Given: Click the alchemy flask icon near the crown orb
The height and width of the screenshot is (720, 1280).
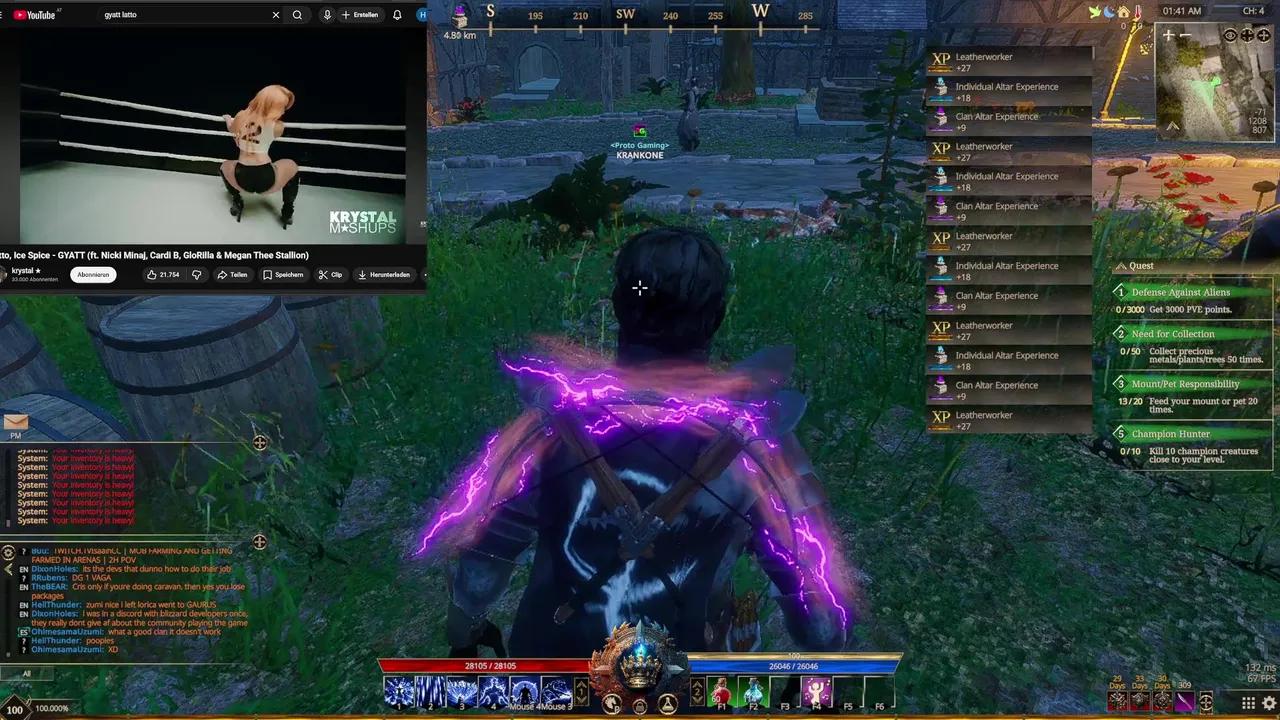Looking at the screenshot, I should tap(665, 703).
